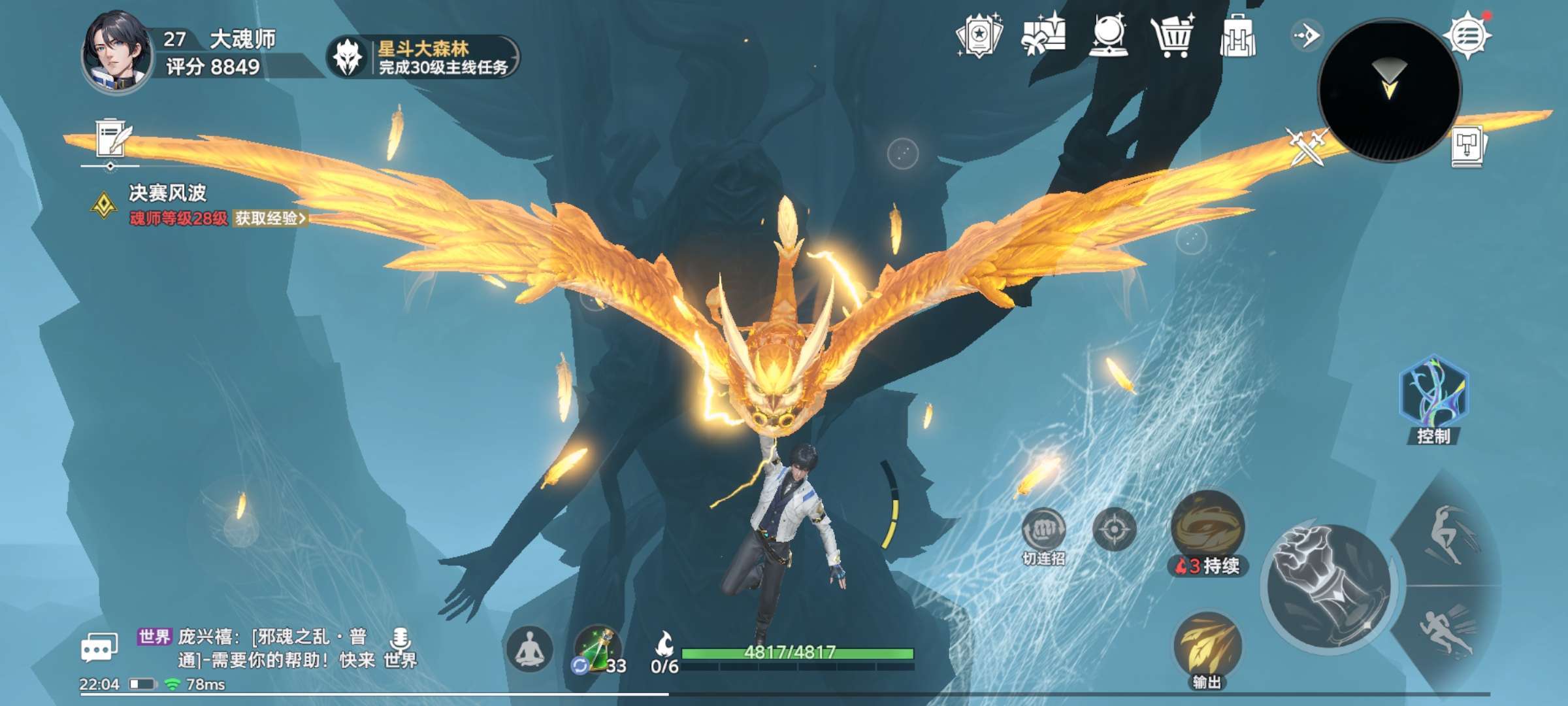Open the card collection icon
The height and width of the screenshot is (706, 1568).
pyautogui.click(x=979, y=36)
